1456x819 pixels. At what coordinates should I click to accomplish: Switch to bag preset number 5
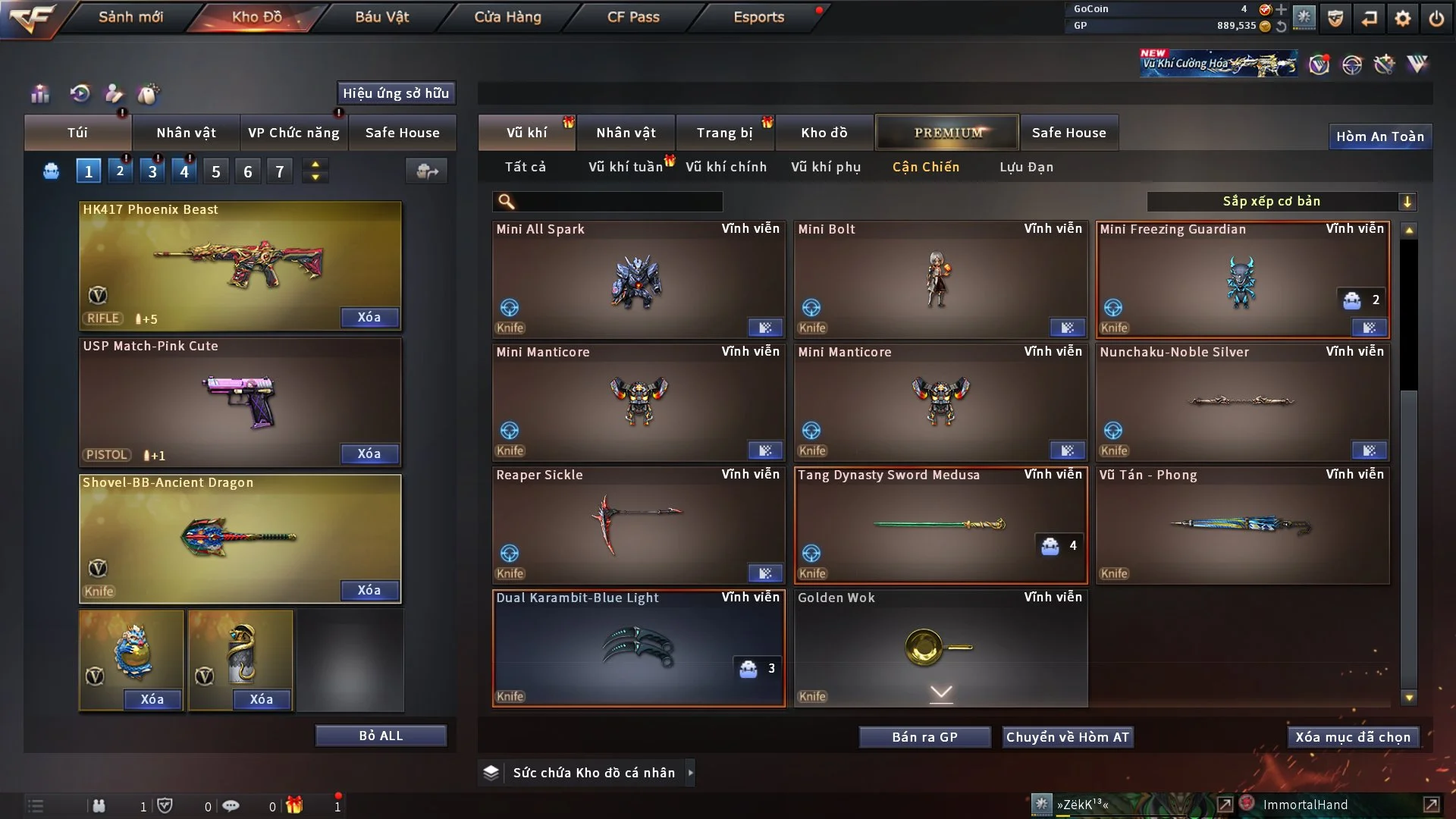[x=216, y=171]
